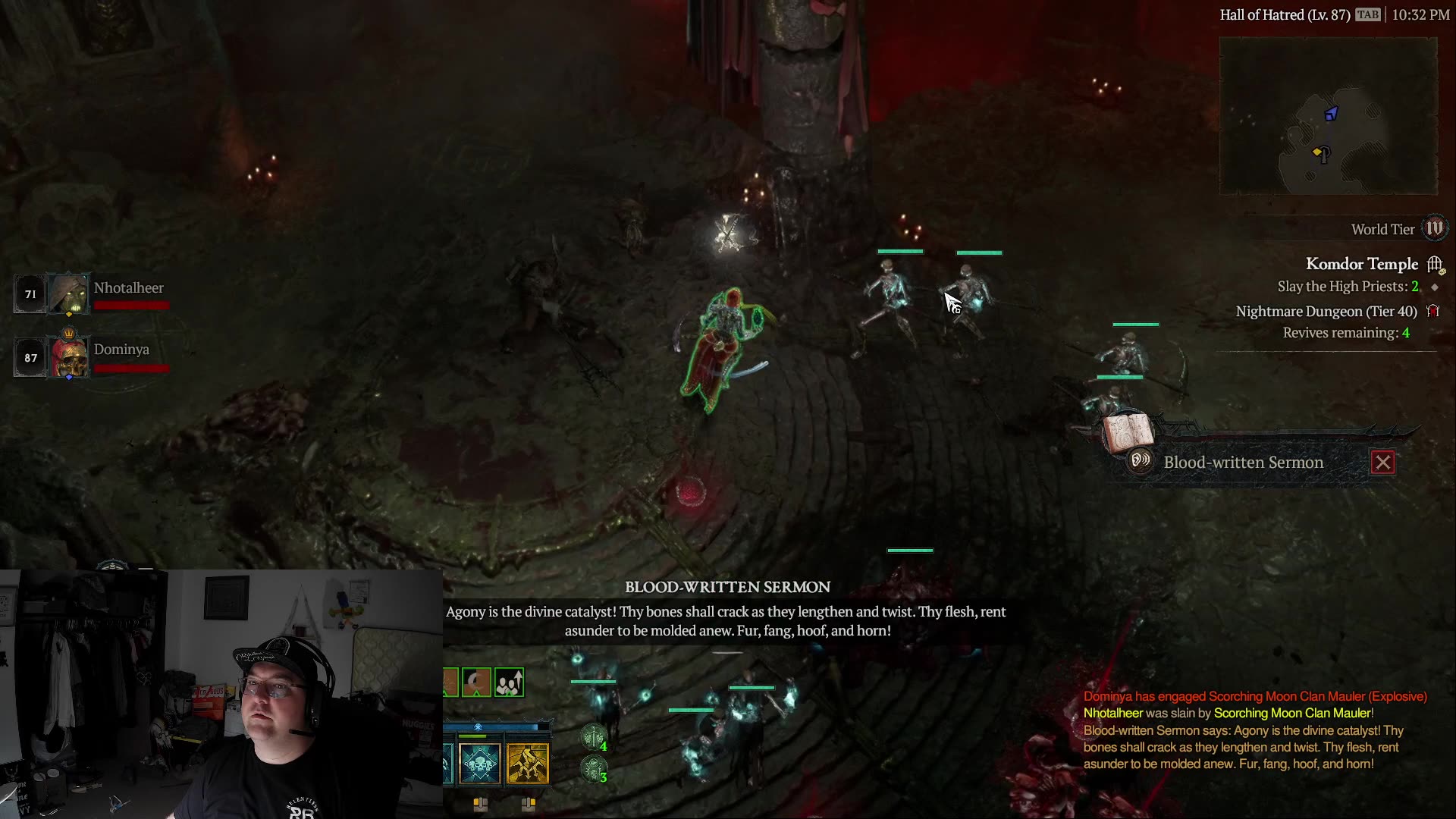
Task: Select the triple-skull skill icon on the bar
Action: click(x=479, y=764)
